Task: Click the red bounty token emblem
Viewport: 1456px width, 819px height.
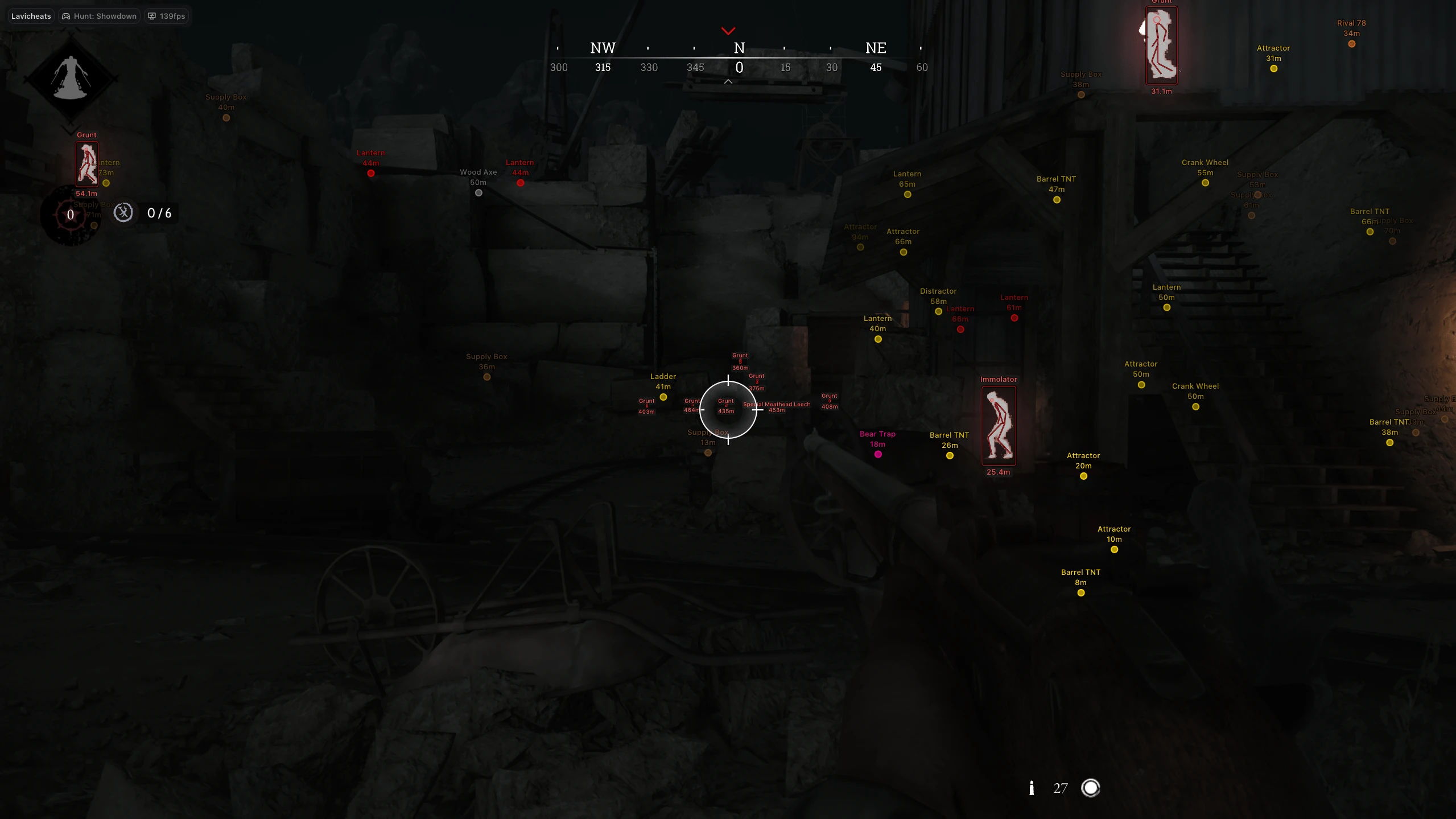Action: tap(71, 215)
